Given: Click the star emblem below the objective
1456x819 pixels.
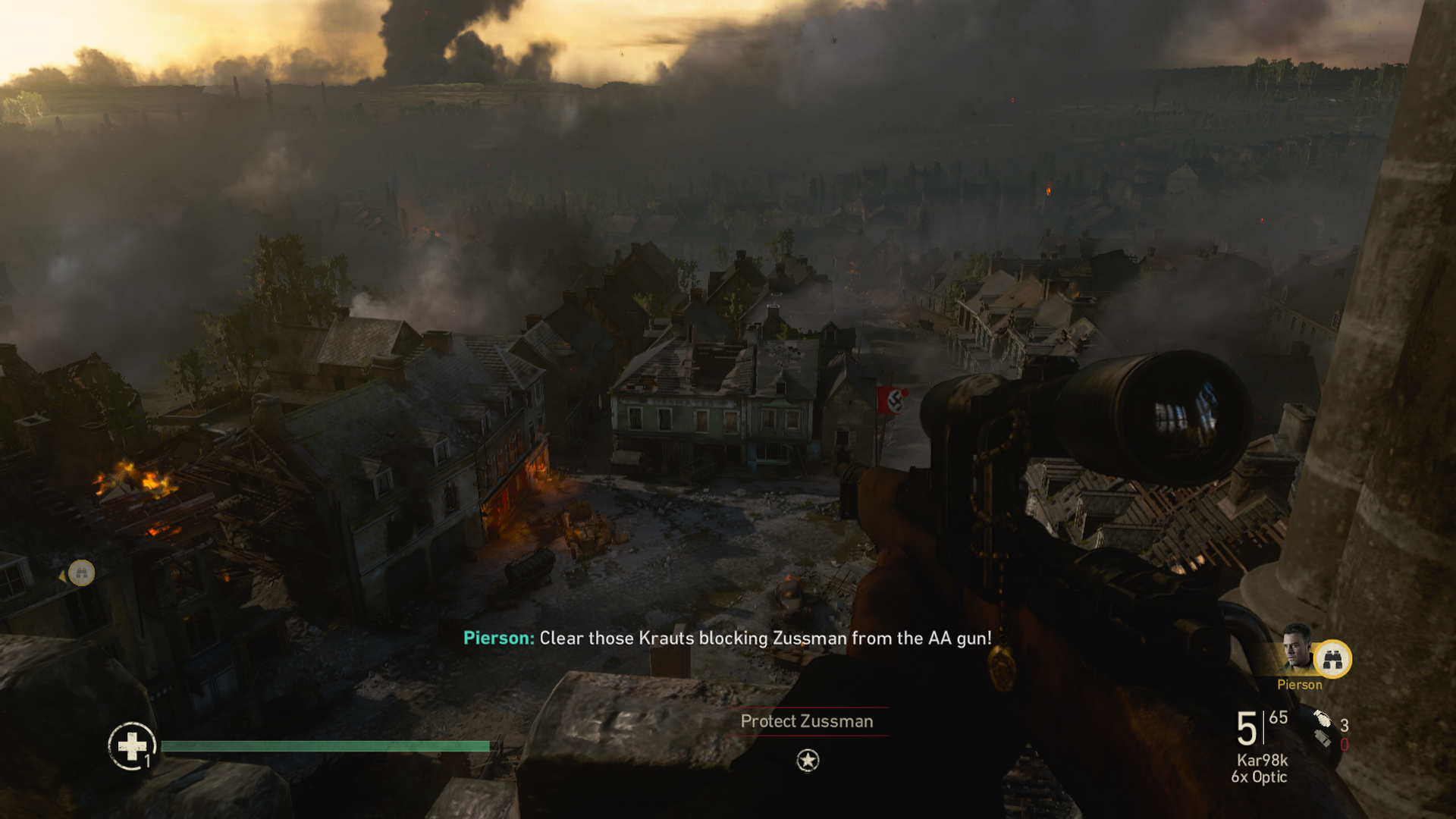Looking at the screenshot, I should pos(808,760).
